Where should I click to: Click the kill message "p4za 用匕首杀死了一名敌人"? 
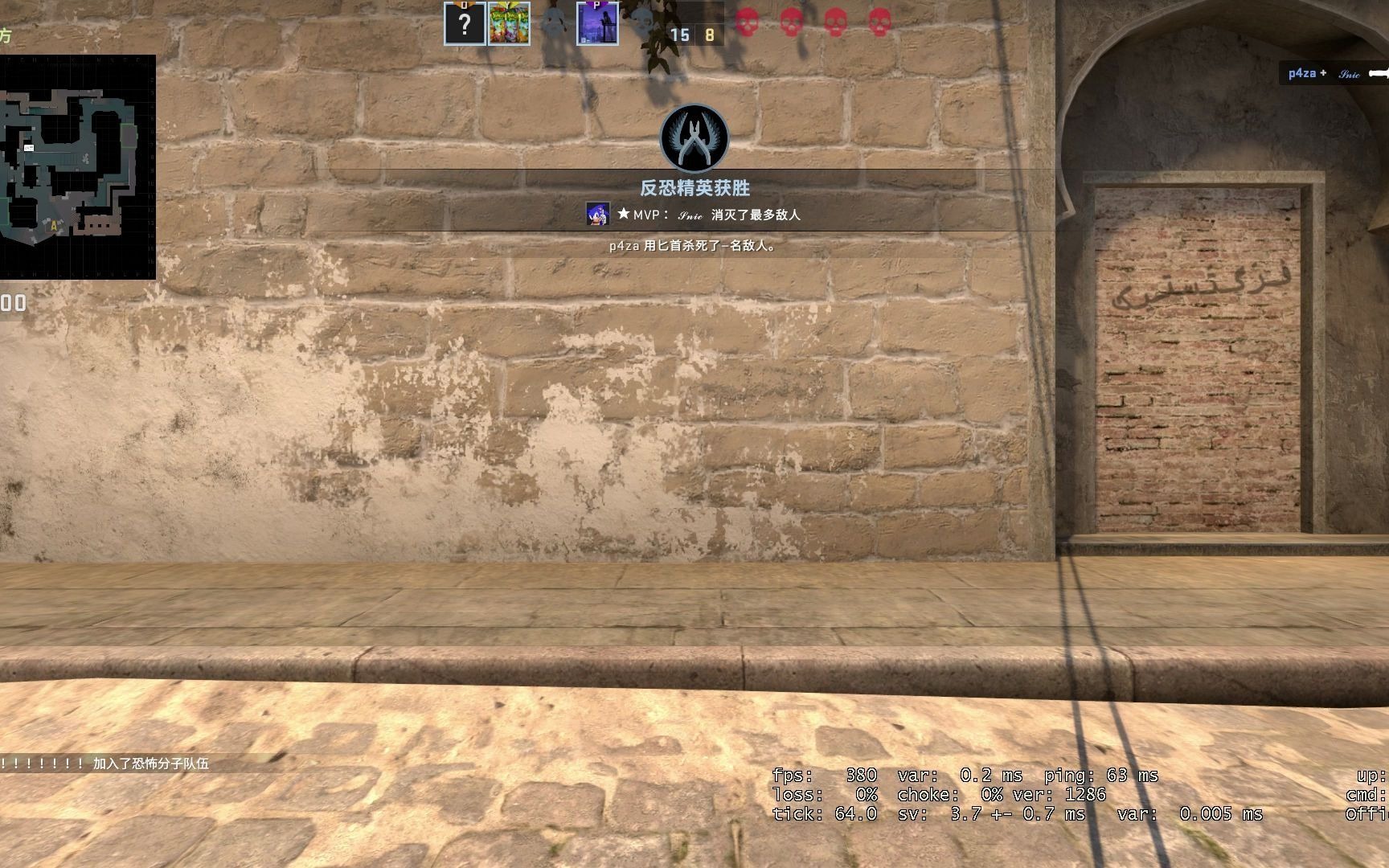691,248
